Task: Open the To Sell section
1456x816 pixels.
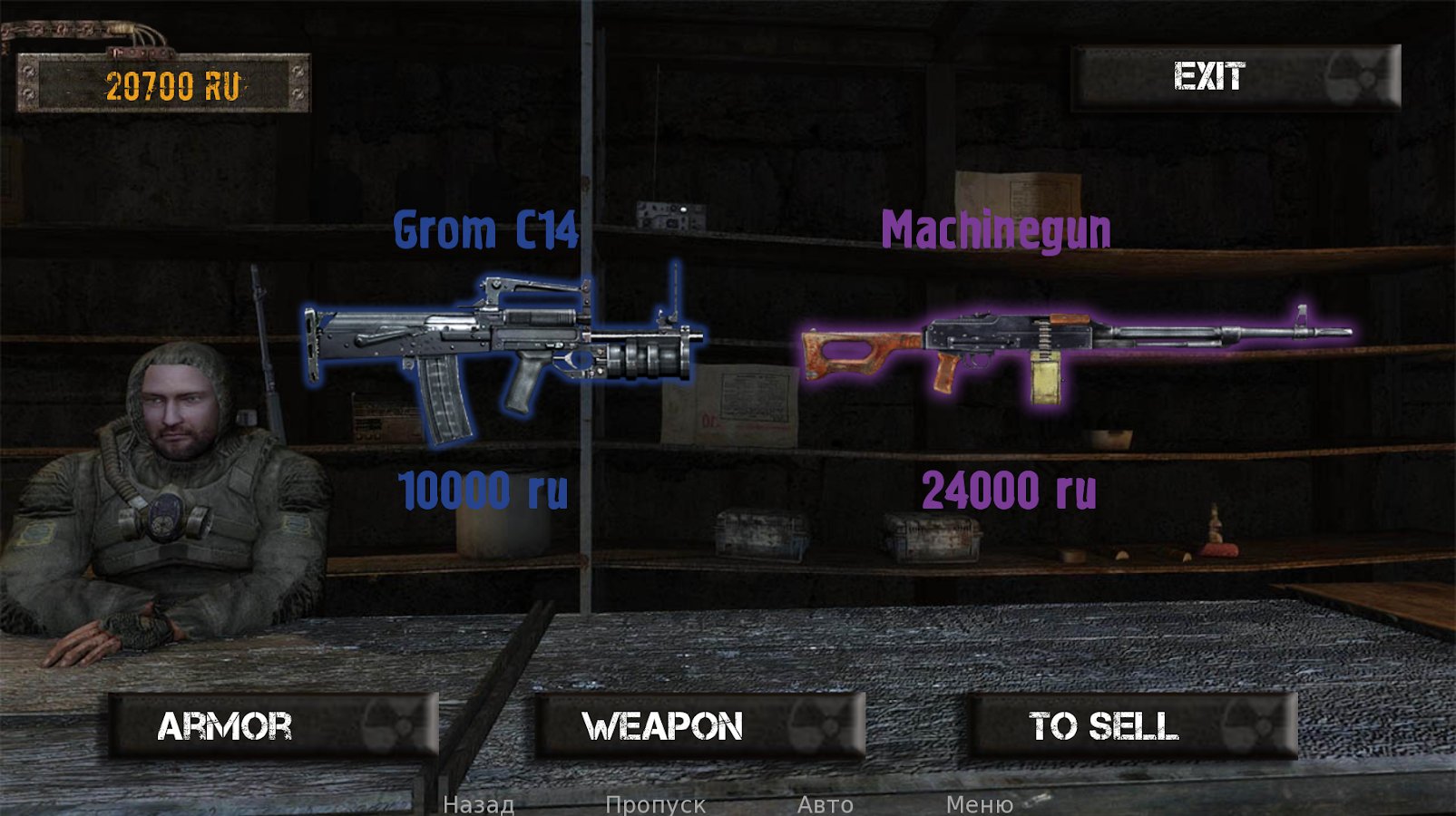Action: click(1132, 725)
